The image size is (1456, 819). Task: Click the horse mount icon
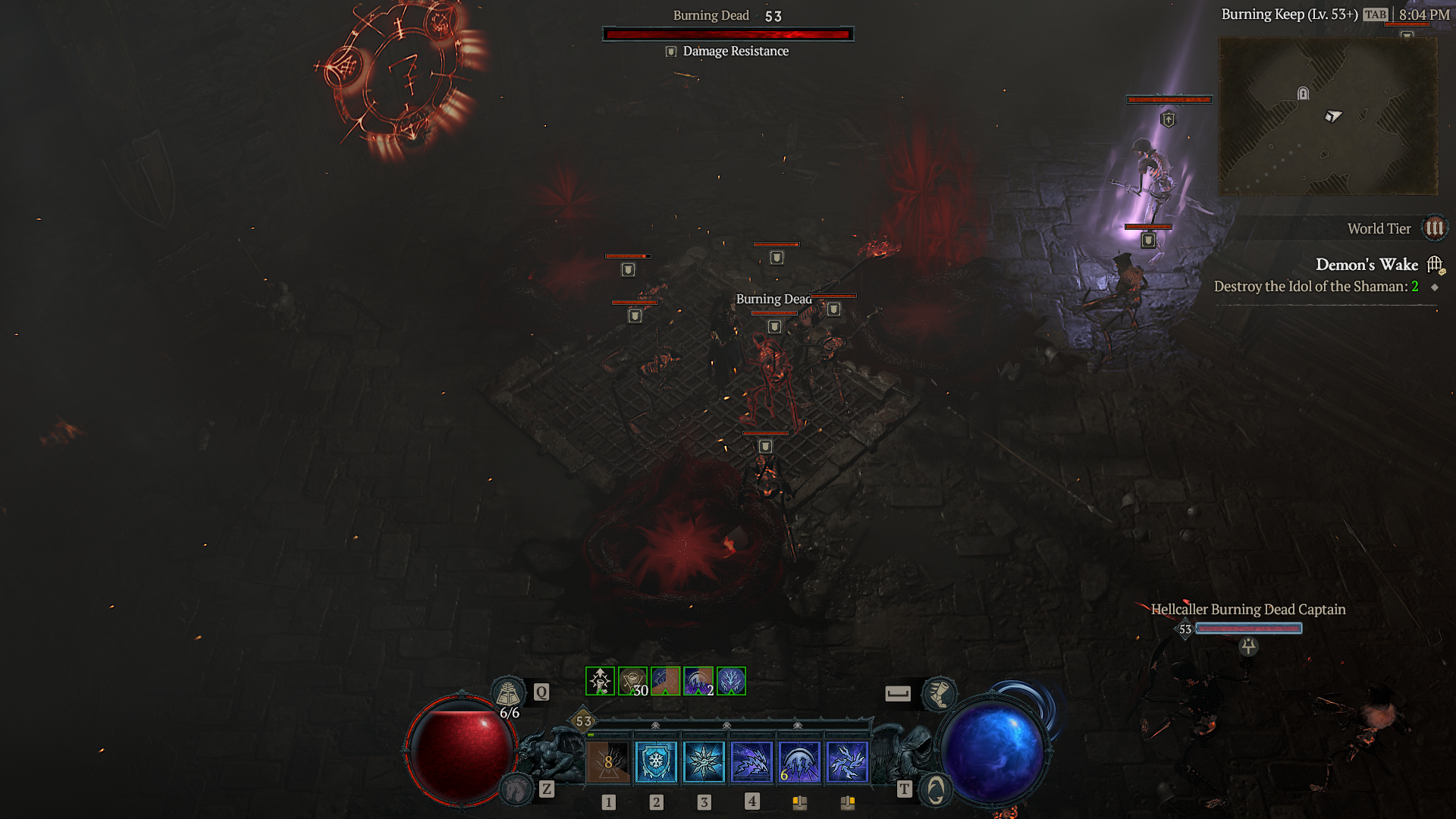point(518,789)
